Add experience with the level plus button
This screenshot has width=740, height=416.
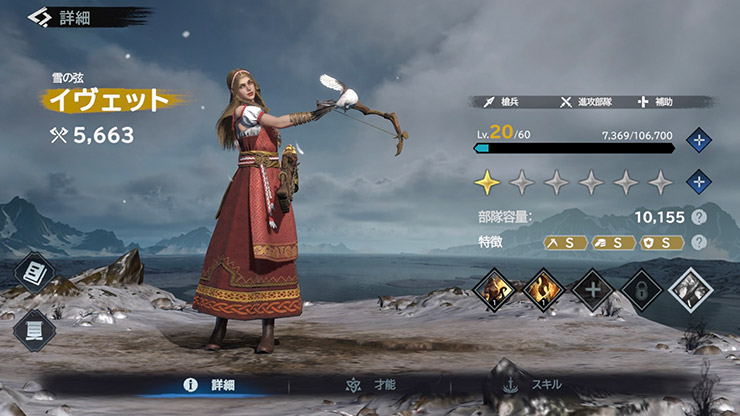699,140
